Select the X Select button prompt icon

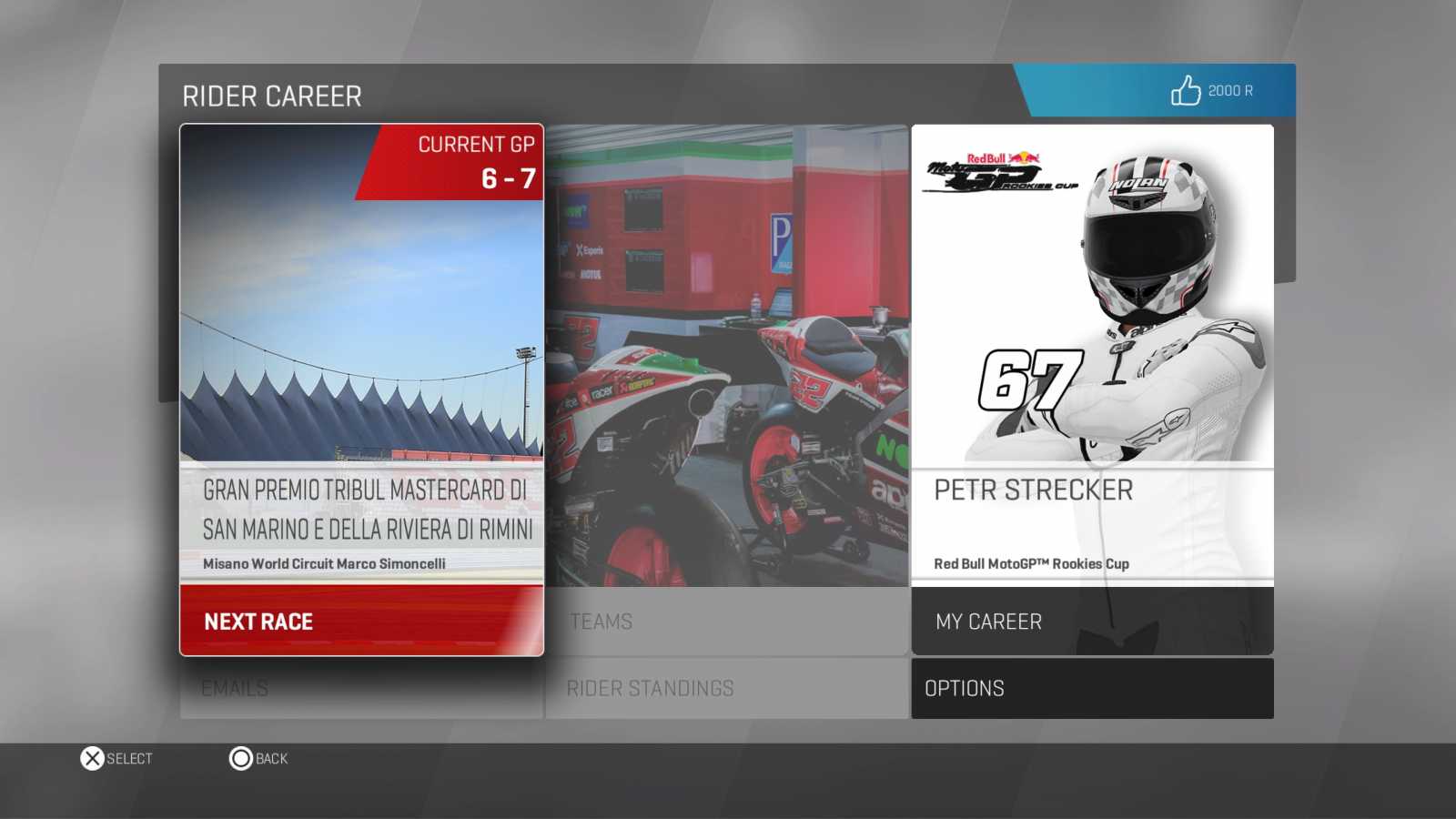[90, 758]
